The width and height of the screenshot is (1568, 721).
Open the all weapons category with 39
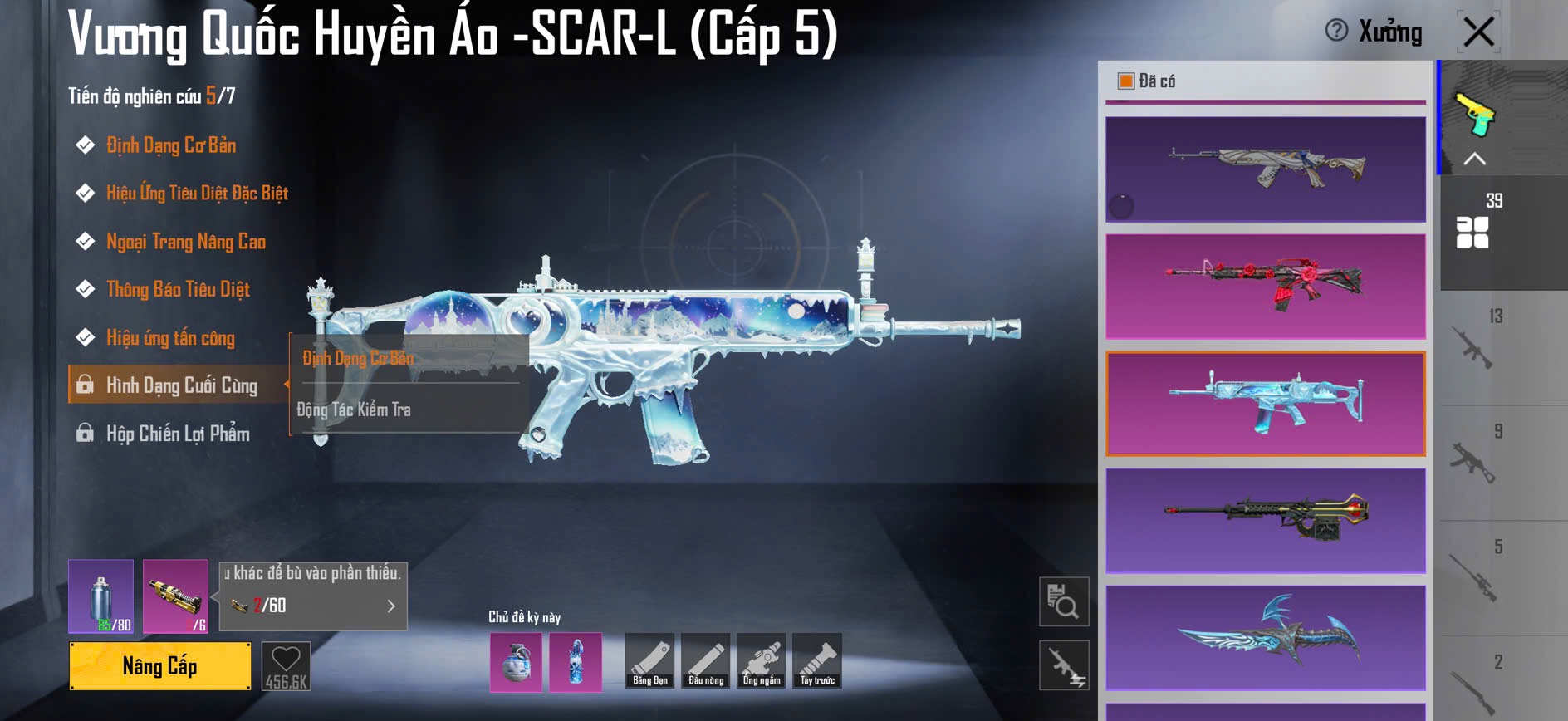(1473, 224)
